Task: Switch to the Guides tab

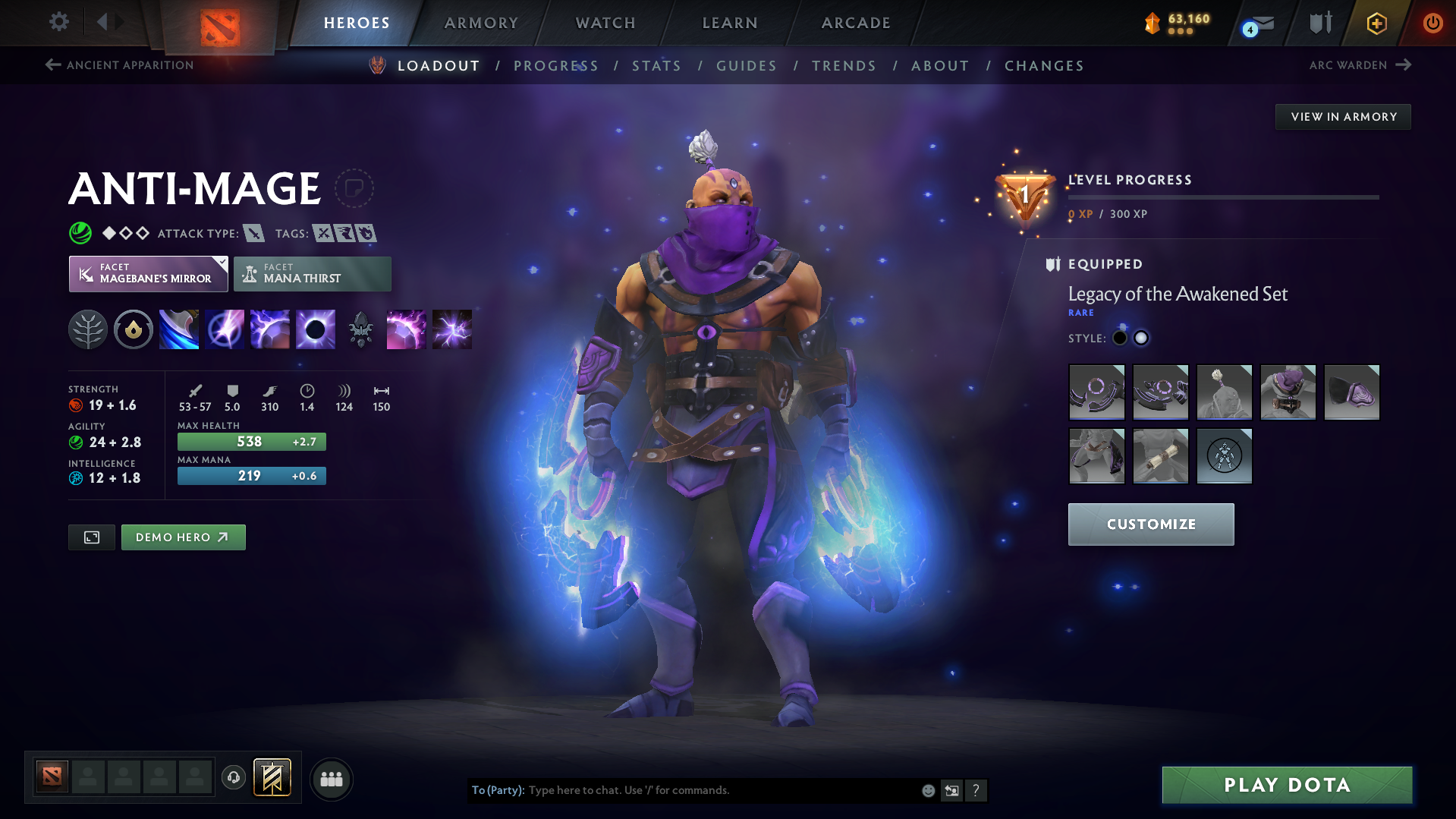Action: [x=746, y=65]
